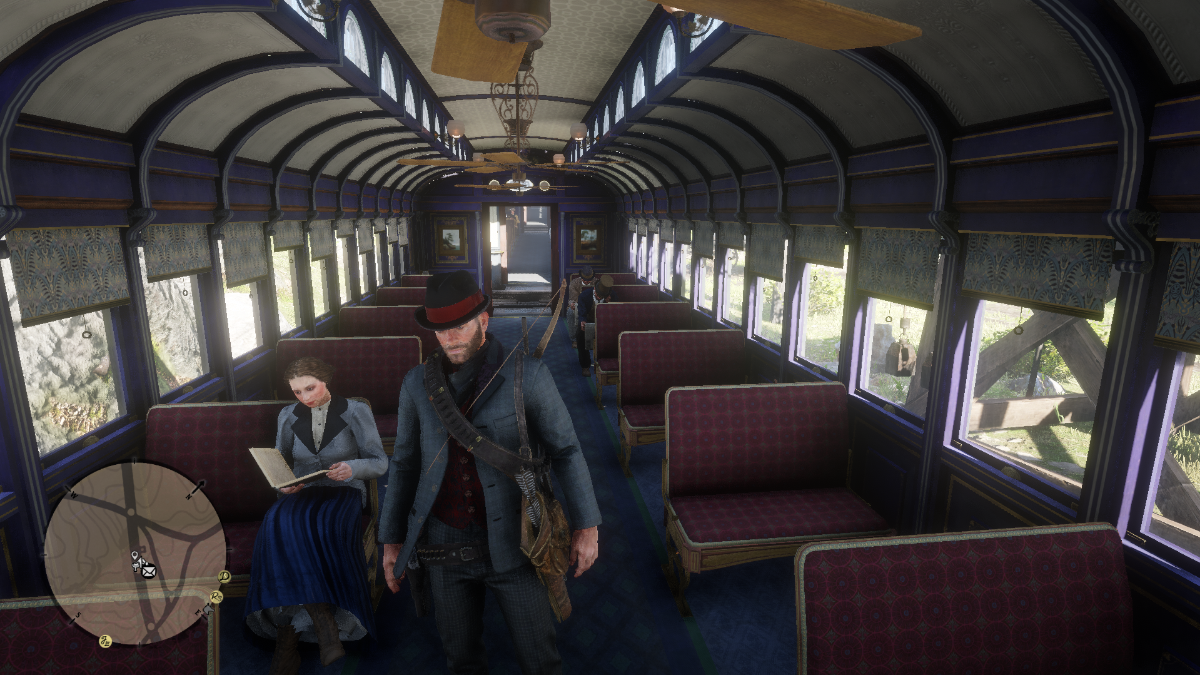Click the yellow marker on minimap's bottom edge
1200x675 pixels.
tap(105, 641)
